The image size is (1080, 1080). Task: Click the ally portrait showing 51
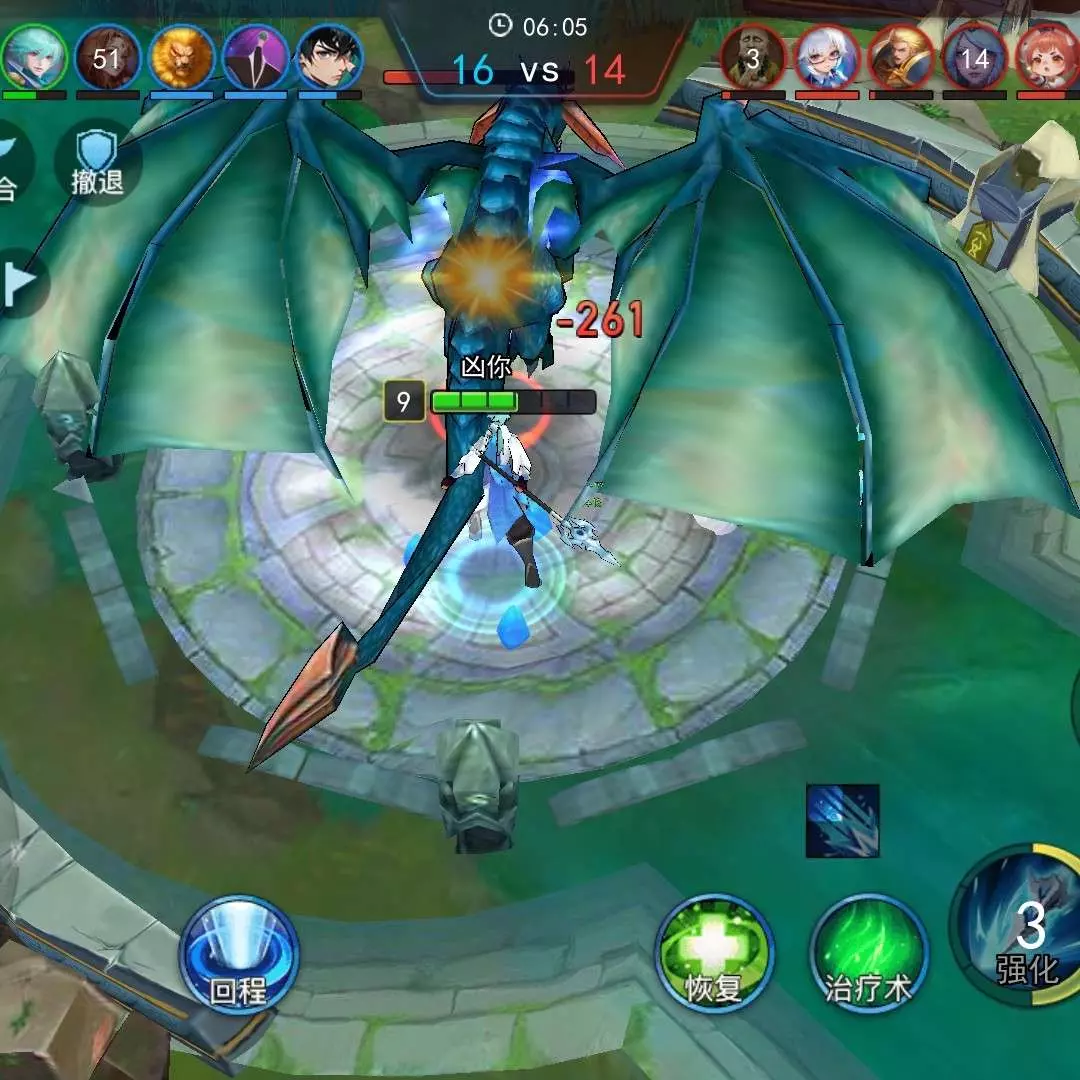107,58
